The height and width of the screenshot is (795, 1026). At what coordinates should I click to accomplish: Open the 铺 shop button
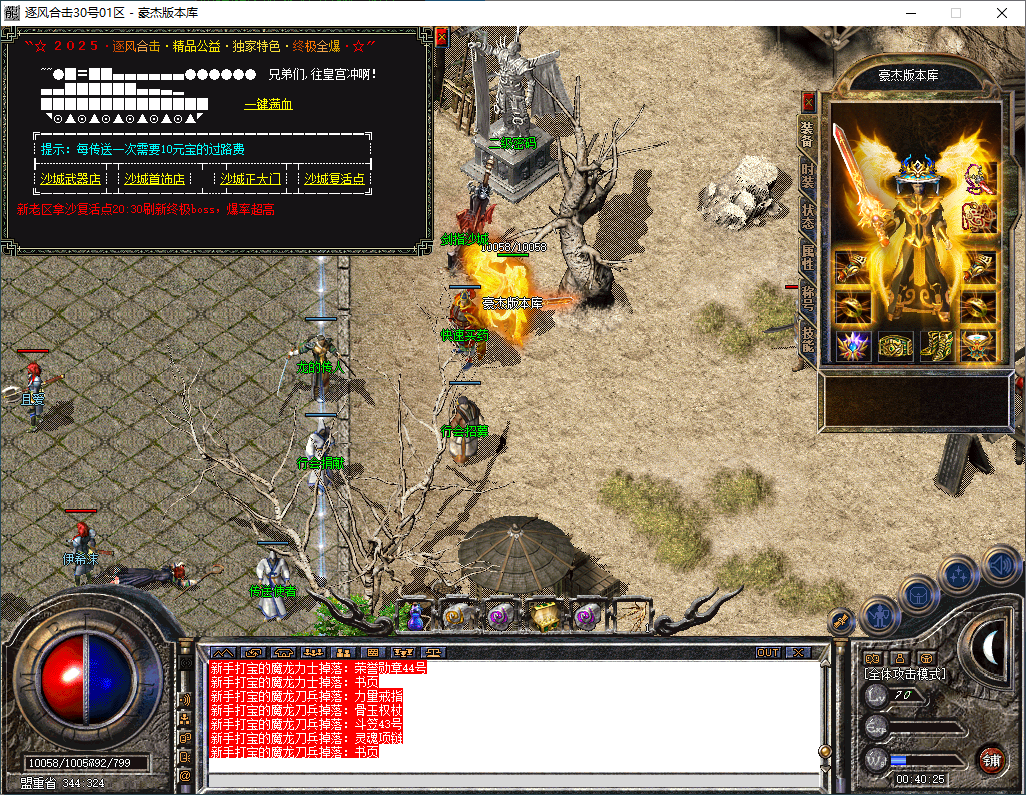[991, 758]
